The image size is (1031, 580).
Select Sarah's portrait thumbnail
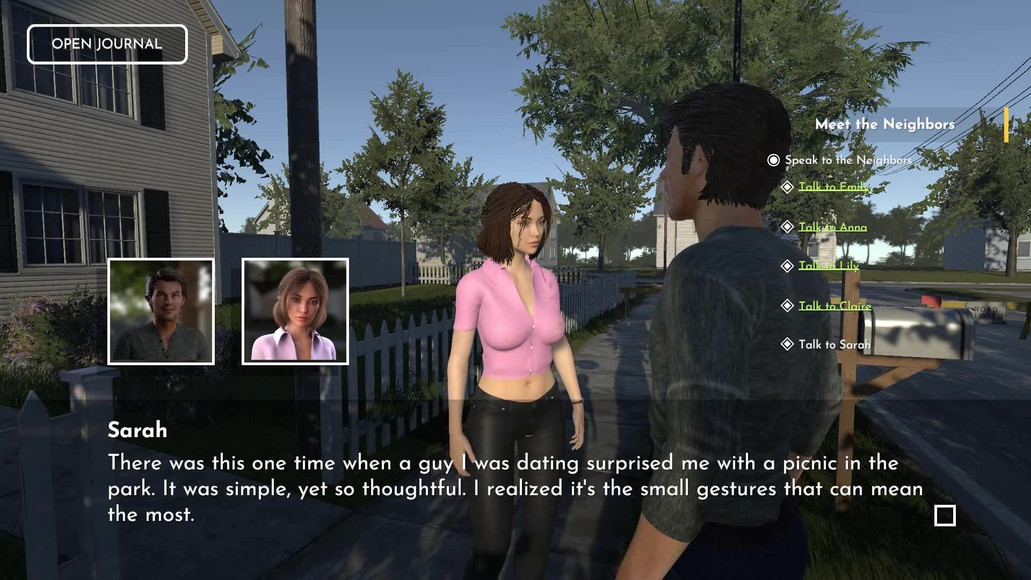click(295, 311)
